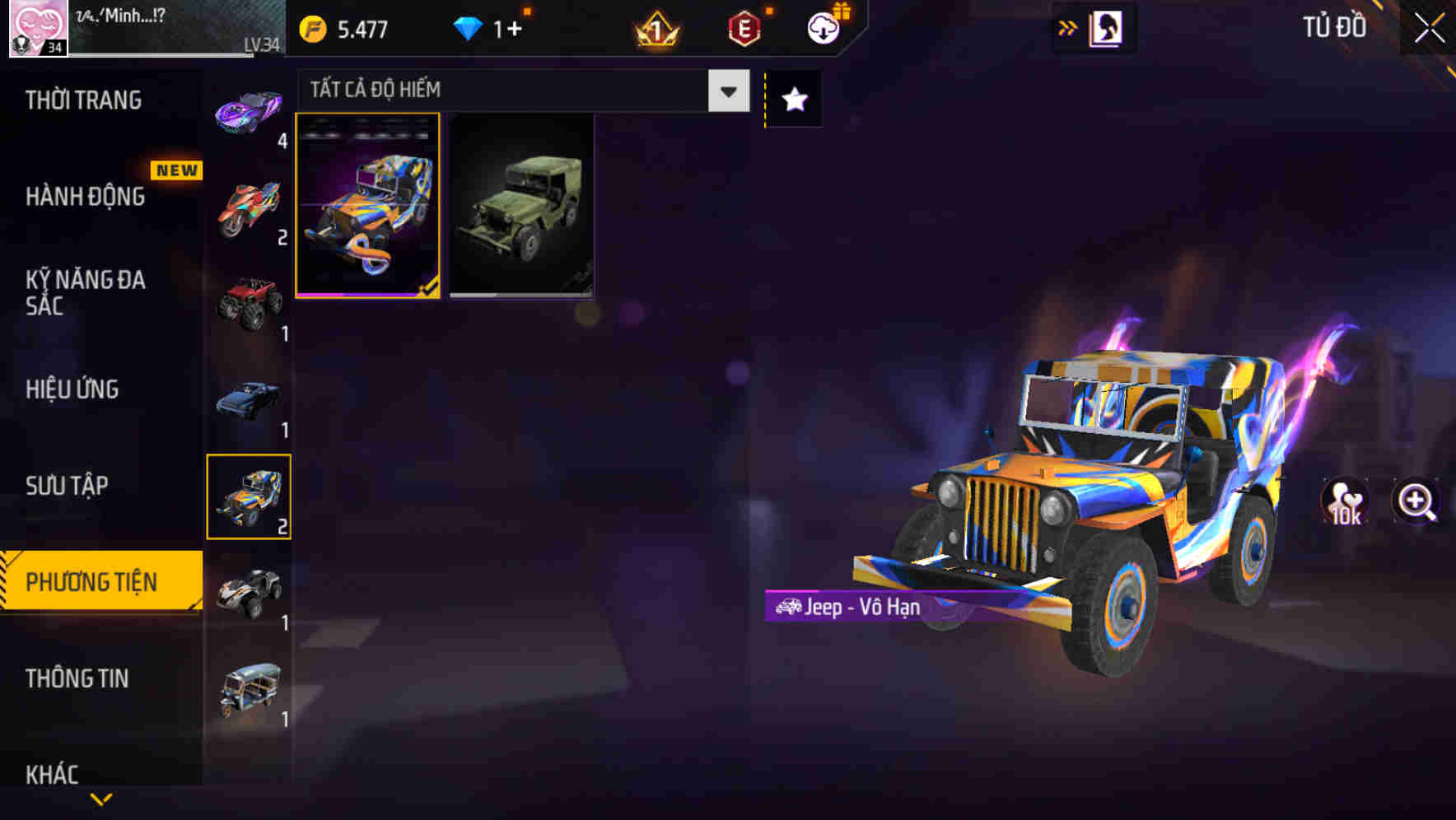
Task: Expand more sidebar categories with bottom chevron
Action: (x=101, y=800)
